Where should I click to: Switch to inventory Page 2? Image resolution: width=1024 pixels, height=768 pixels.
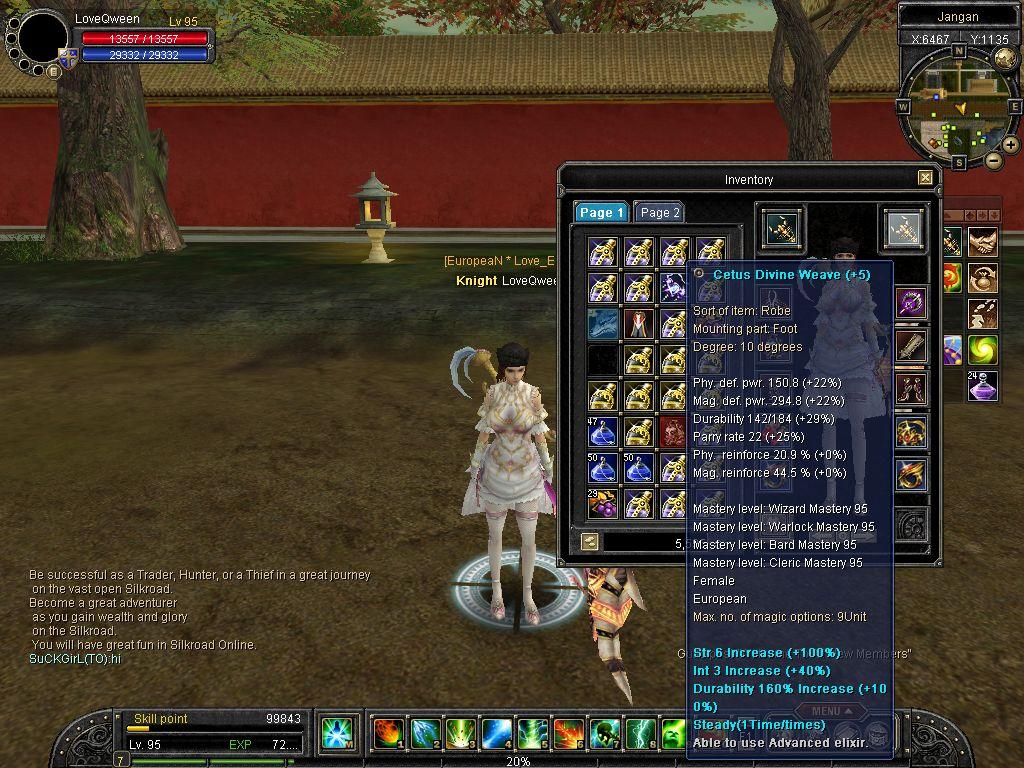659,212
